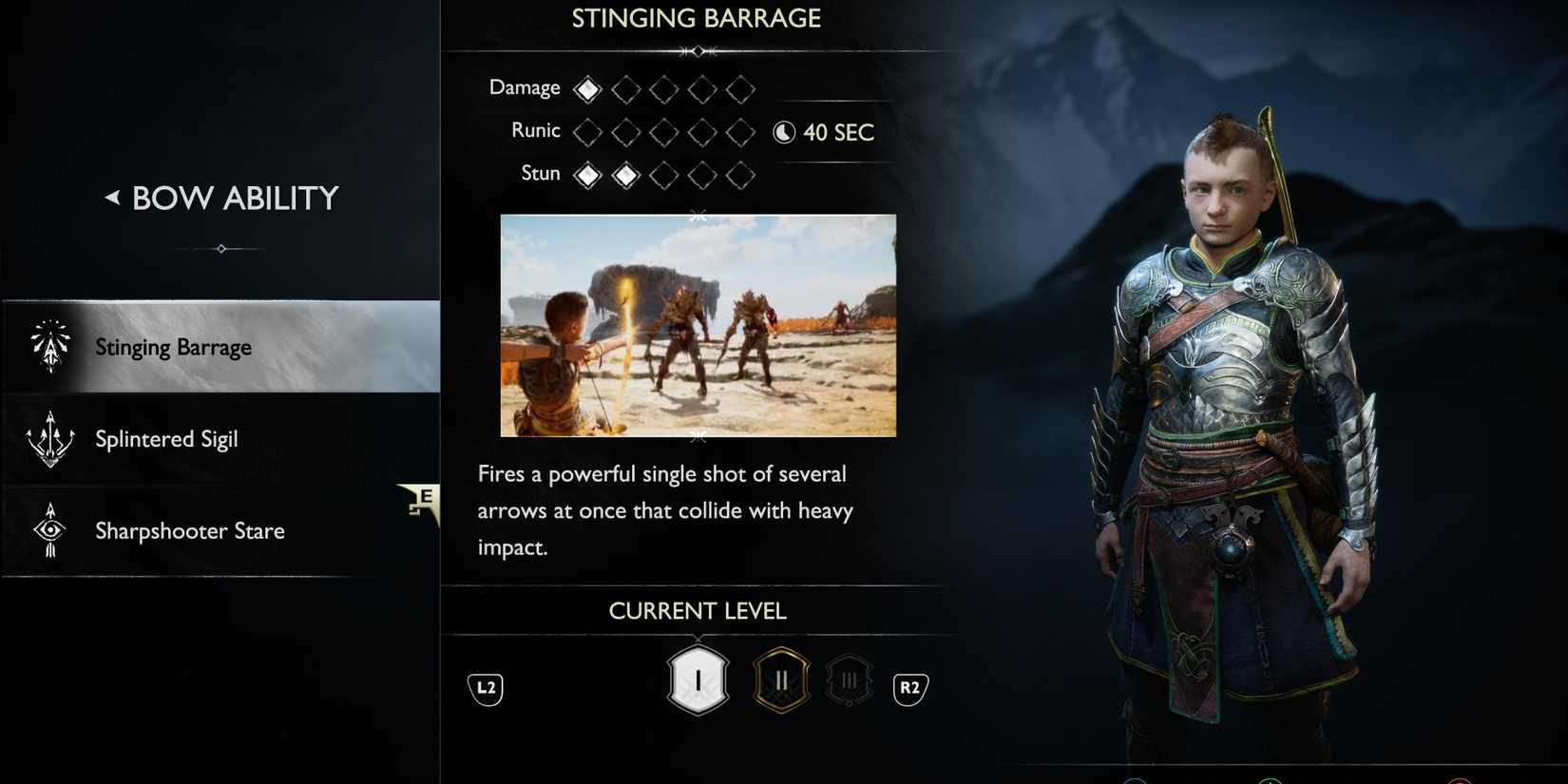1568x784 pixels.
Task: Click the first filled Damage diamond
Action: [x=586, y=87]
